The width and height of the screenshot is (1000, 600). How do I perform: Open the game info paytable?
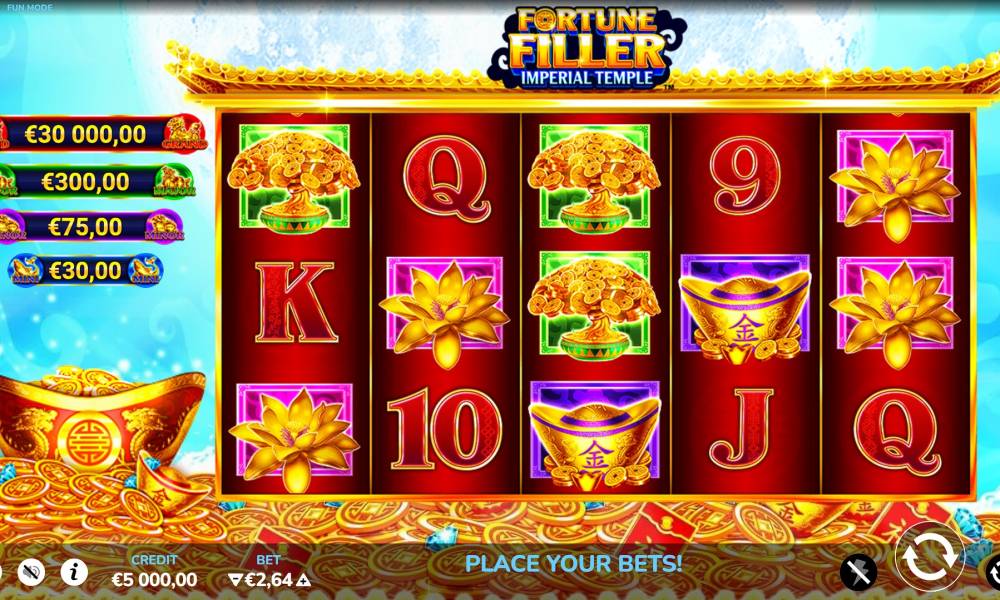(74, 572)
